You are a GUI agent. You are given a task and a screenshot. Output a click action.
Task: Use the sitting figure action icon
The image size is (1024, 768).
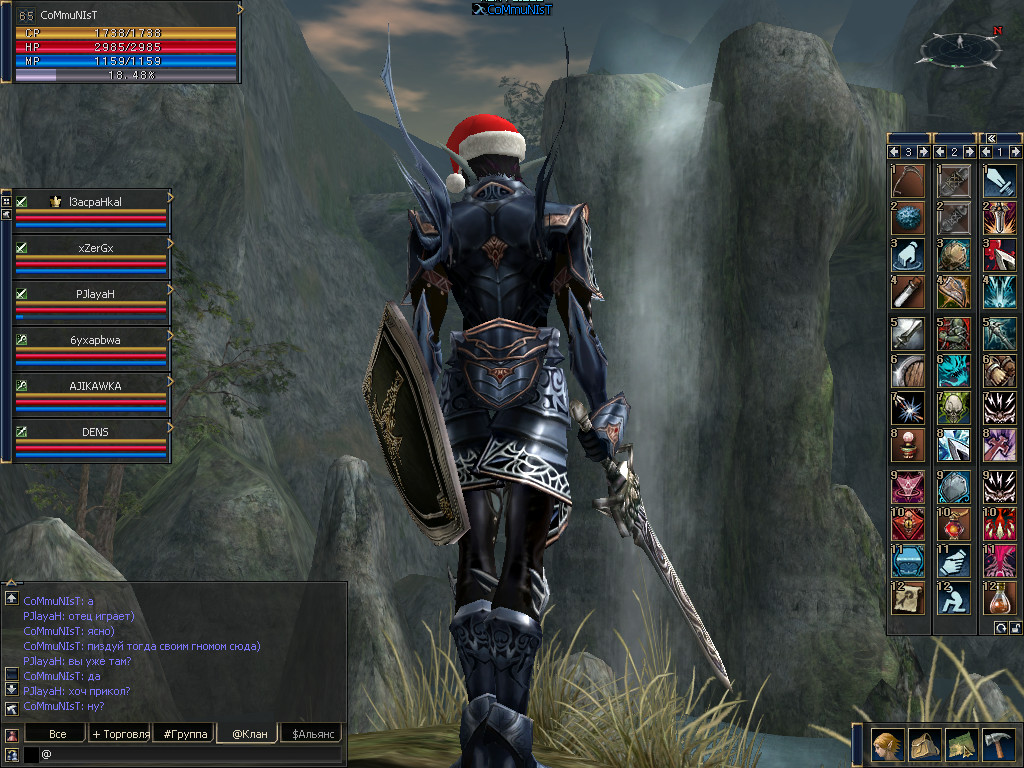pos(954,599)
